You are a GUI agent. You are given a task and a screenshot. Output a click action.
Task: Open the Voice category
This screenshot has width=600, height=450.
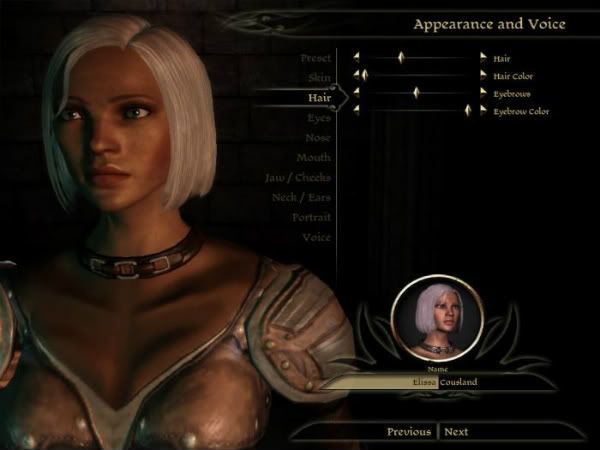click(316, 237)
